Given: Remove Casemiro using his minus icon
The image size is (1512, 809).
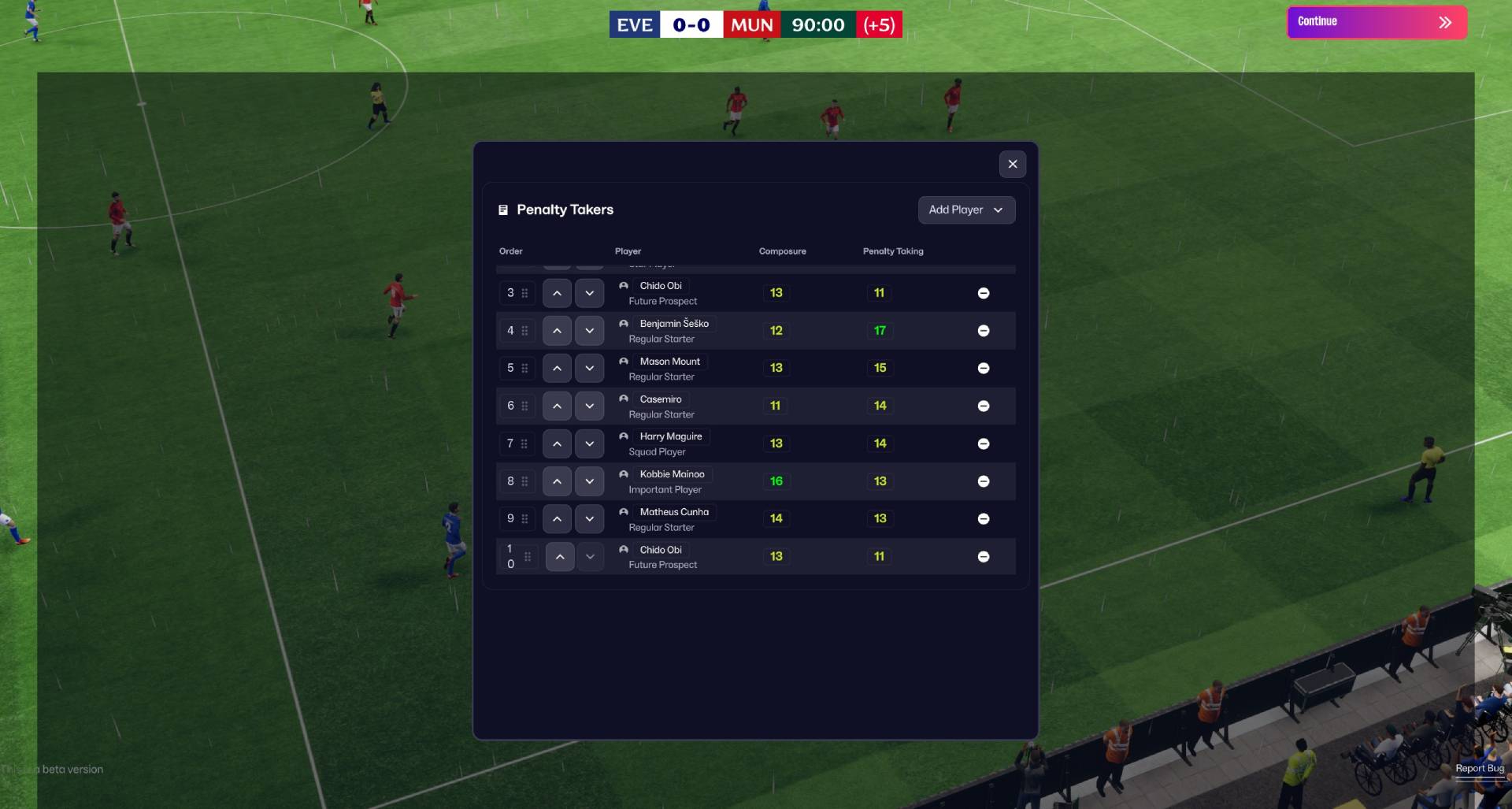Looking at the screenshot, I should (x=984, y=406).
